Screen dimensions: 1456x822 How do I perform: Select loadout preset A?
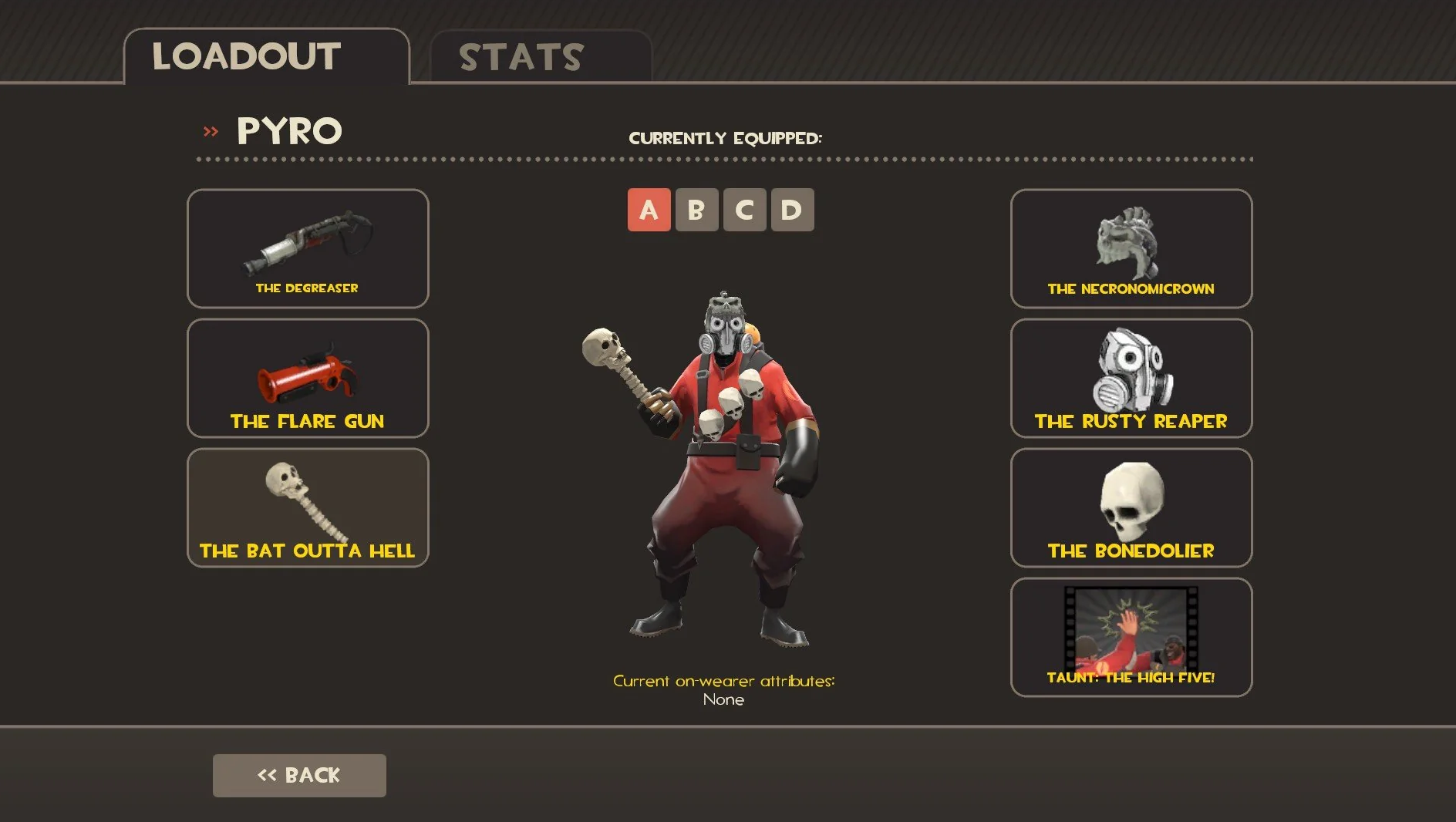pos(649,210)
